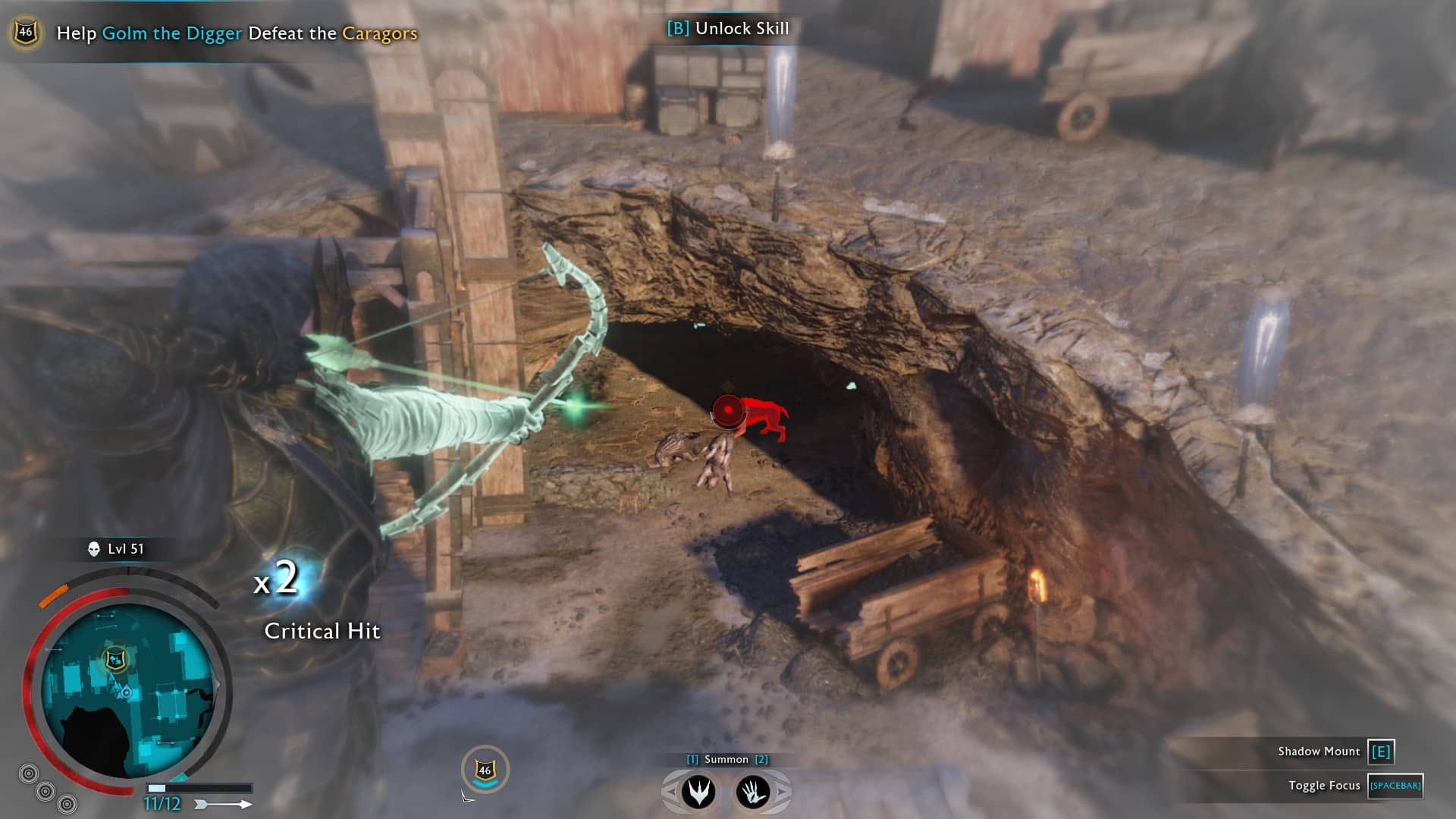Image resolution: width=1456 pixels, height=819 pixels.
Task: Open the circular minimap
Action: coord(127,692)
